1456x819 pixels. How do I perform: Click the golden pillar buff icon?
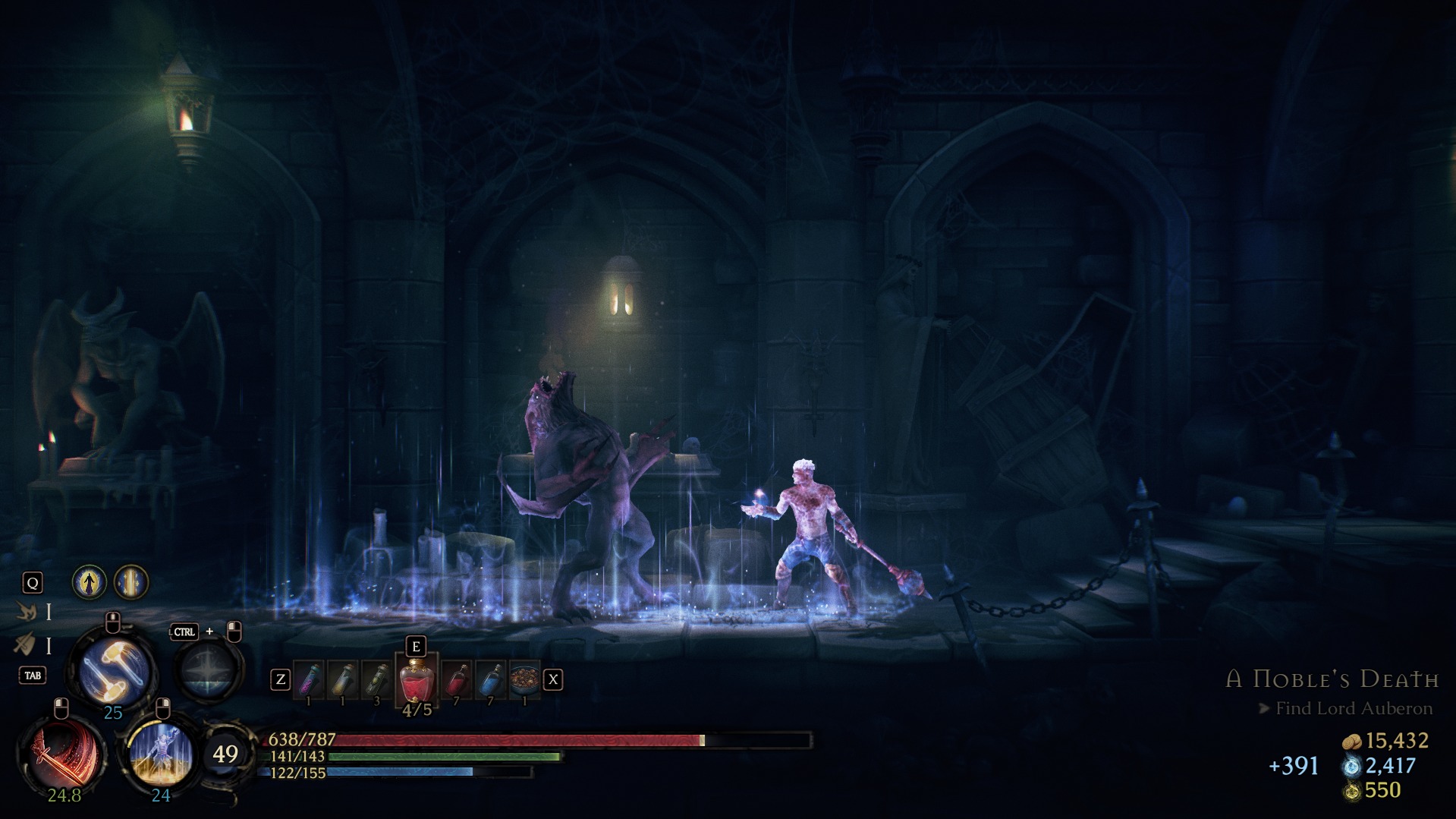click(x=131, y=583)
